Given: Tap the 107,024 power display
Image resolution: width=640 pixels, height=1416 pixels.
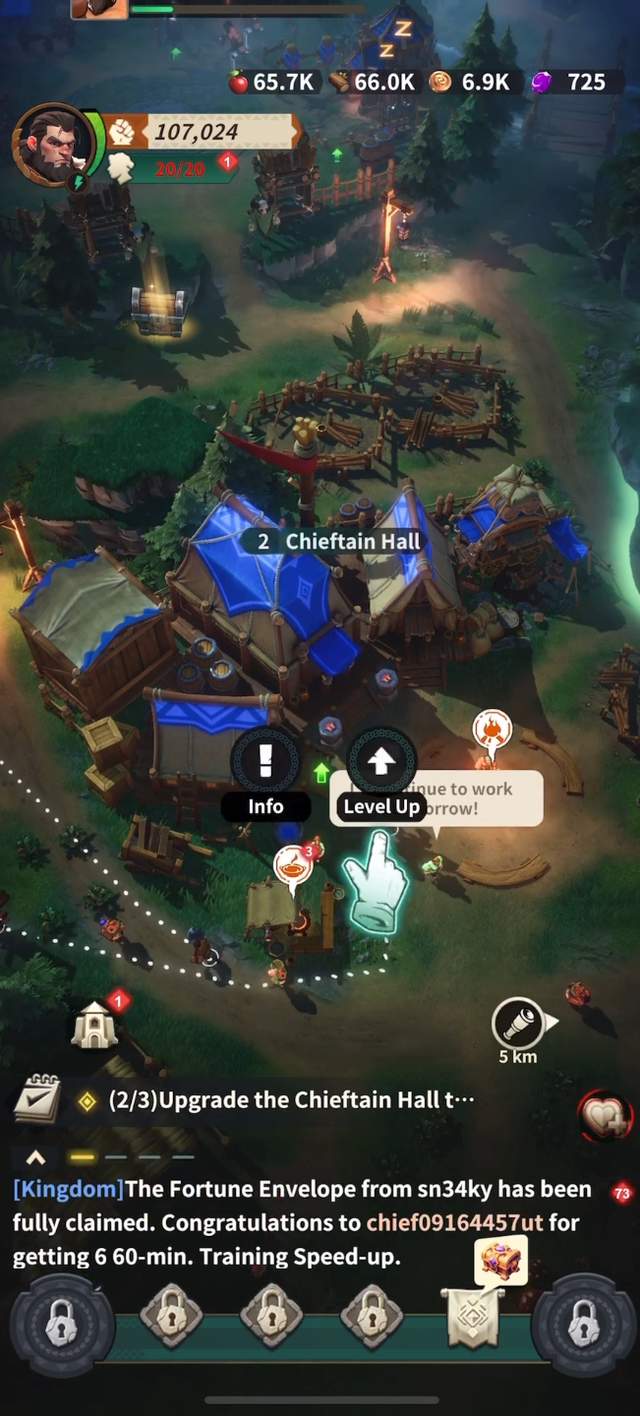Looking at the screenshot, I should [x=196, y=131].
